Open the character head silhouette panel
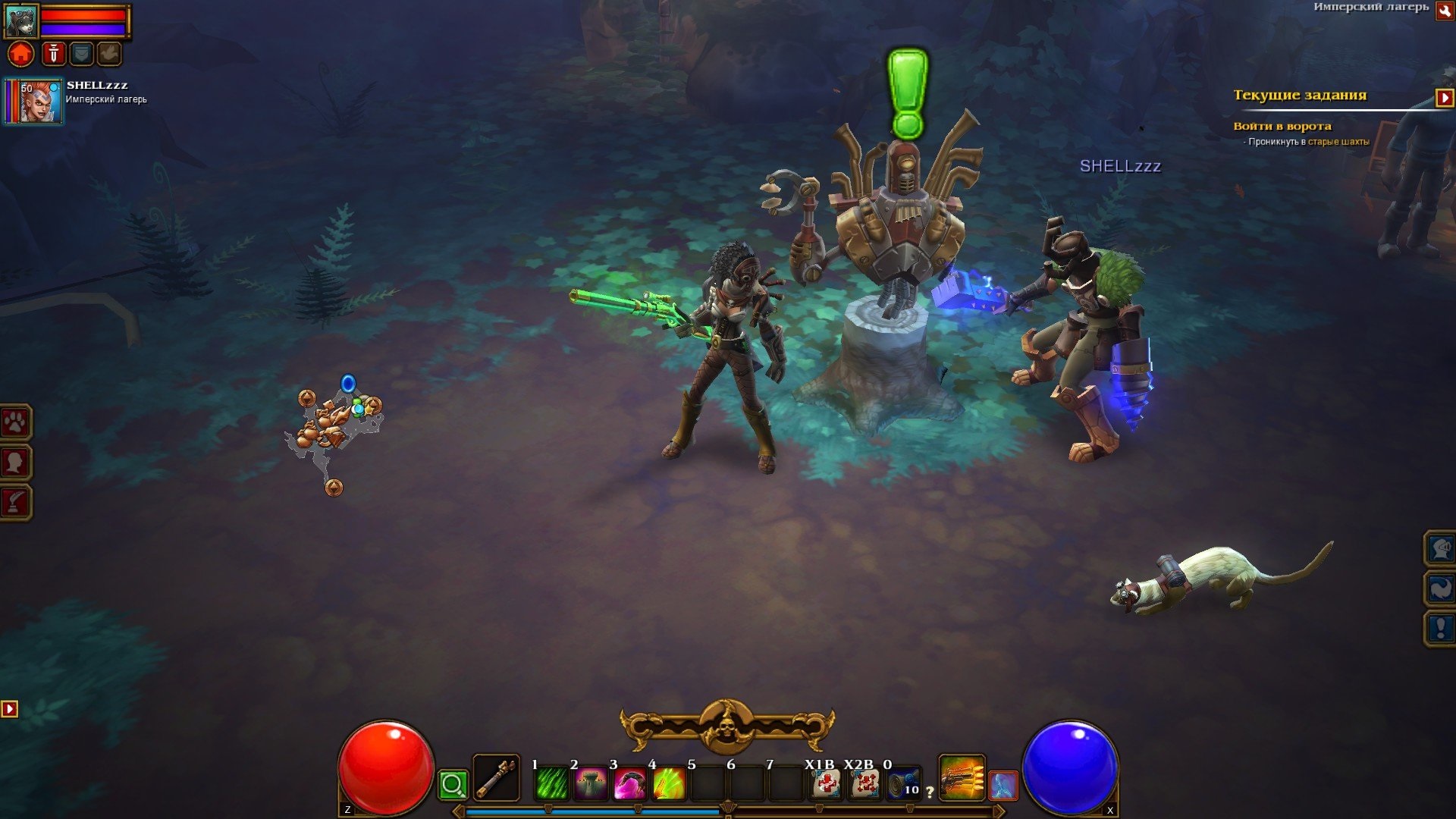The width and height of the screenshot is (1456, 819). 15,462
